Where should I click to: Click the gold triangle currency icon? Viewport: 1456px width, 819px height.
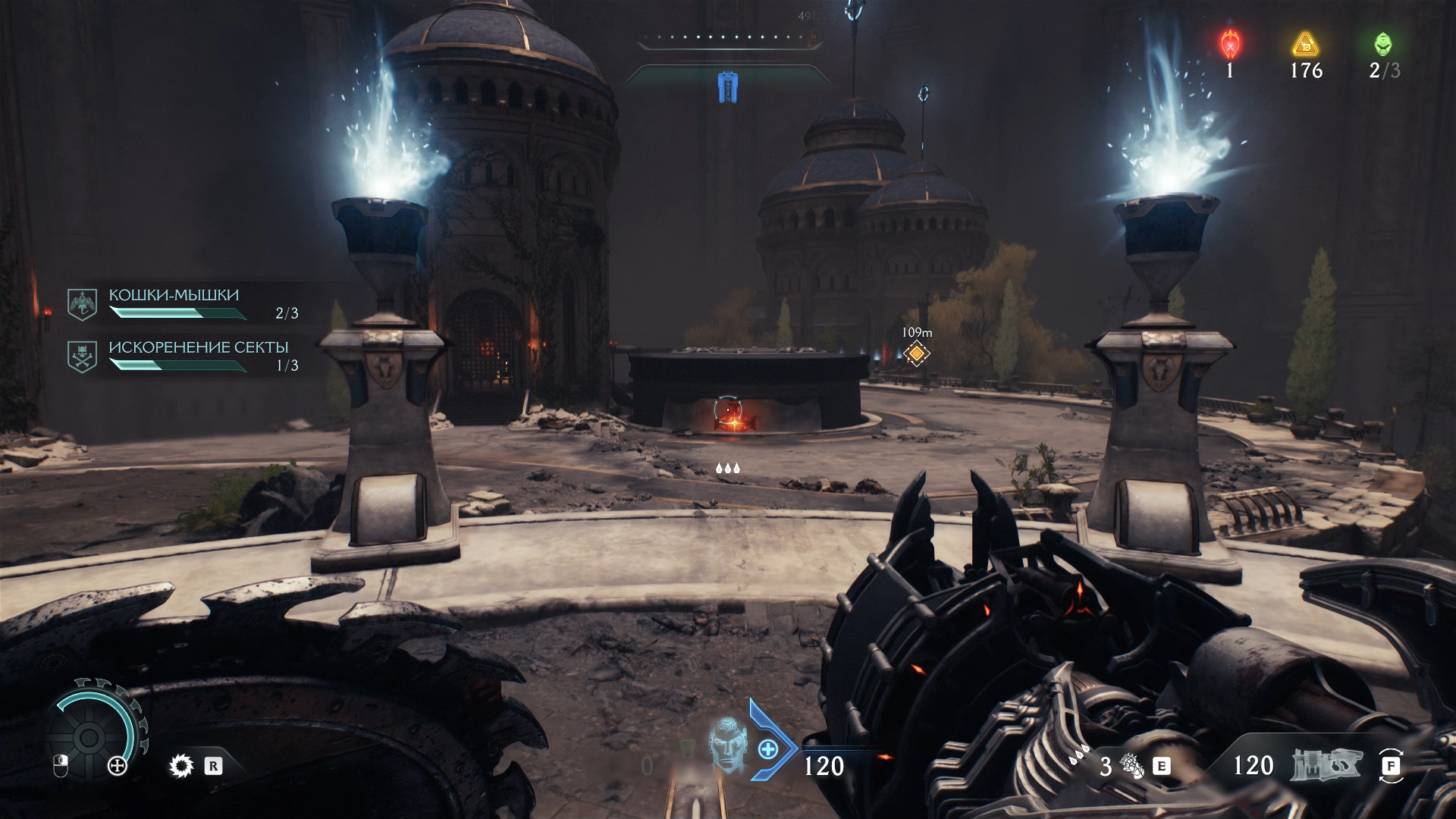pos(1305,44)
